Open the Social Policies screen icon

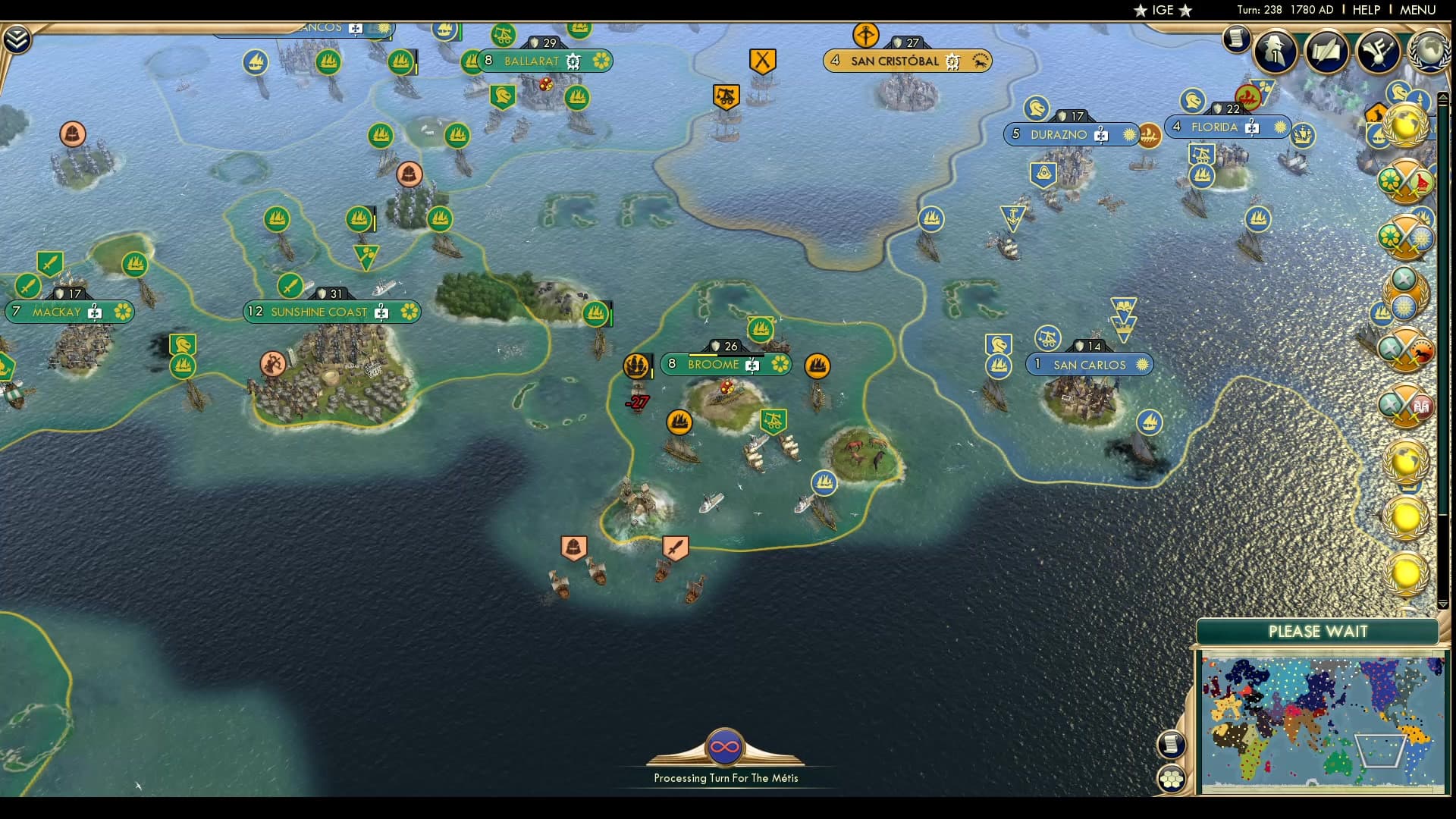point(1379,51)
